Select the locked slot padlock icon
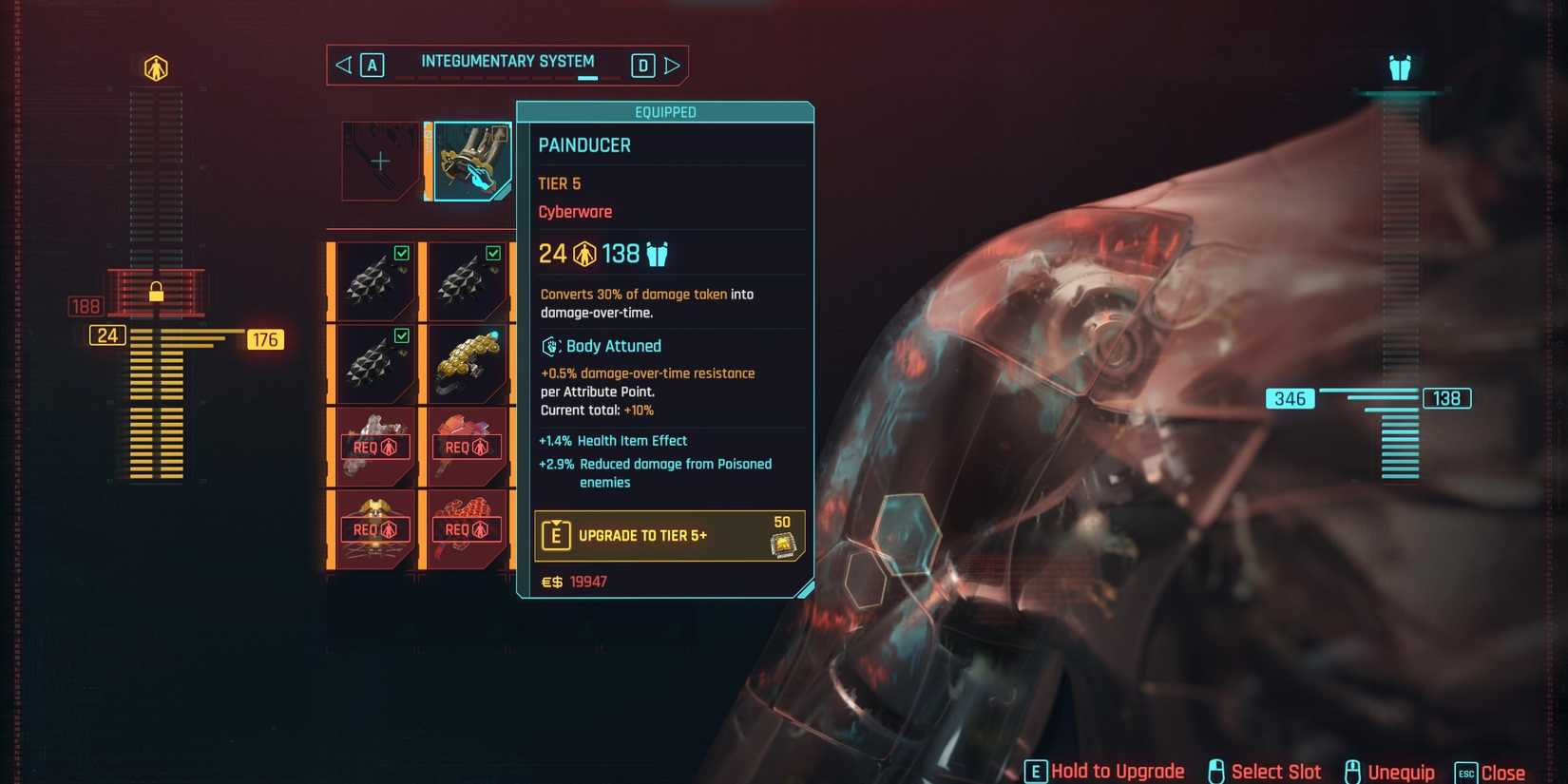Viewport: 1568px width, 784px height. [156, 294]
